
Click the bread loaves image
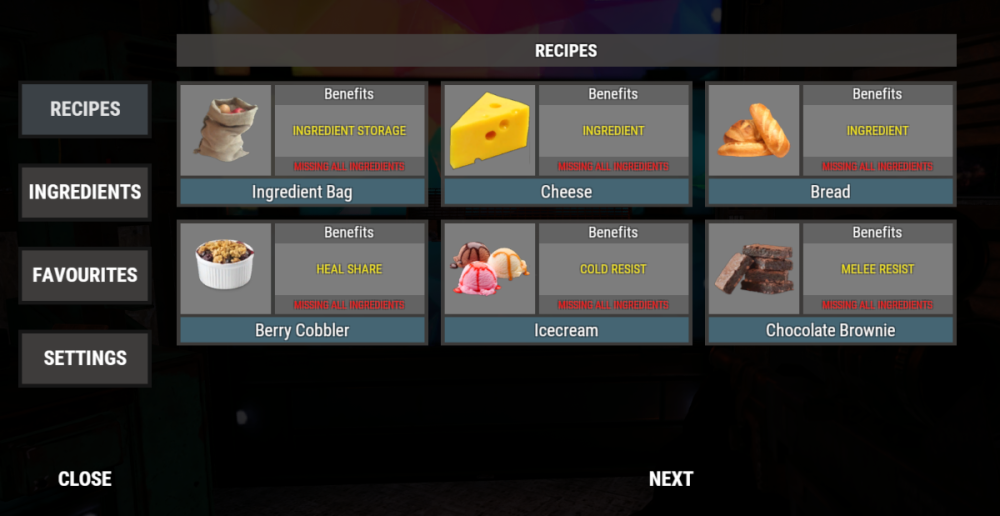[x=754, y=131]
